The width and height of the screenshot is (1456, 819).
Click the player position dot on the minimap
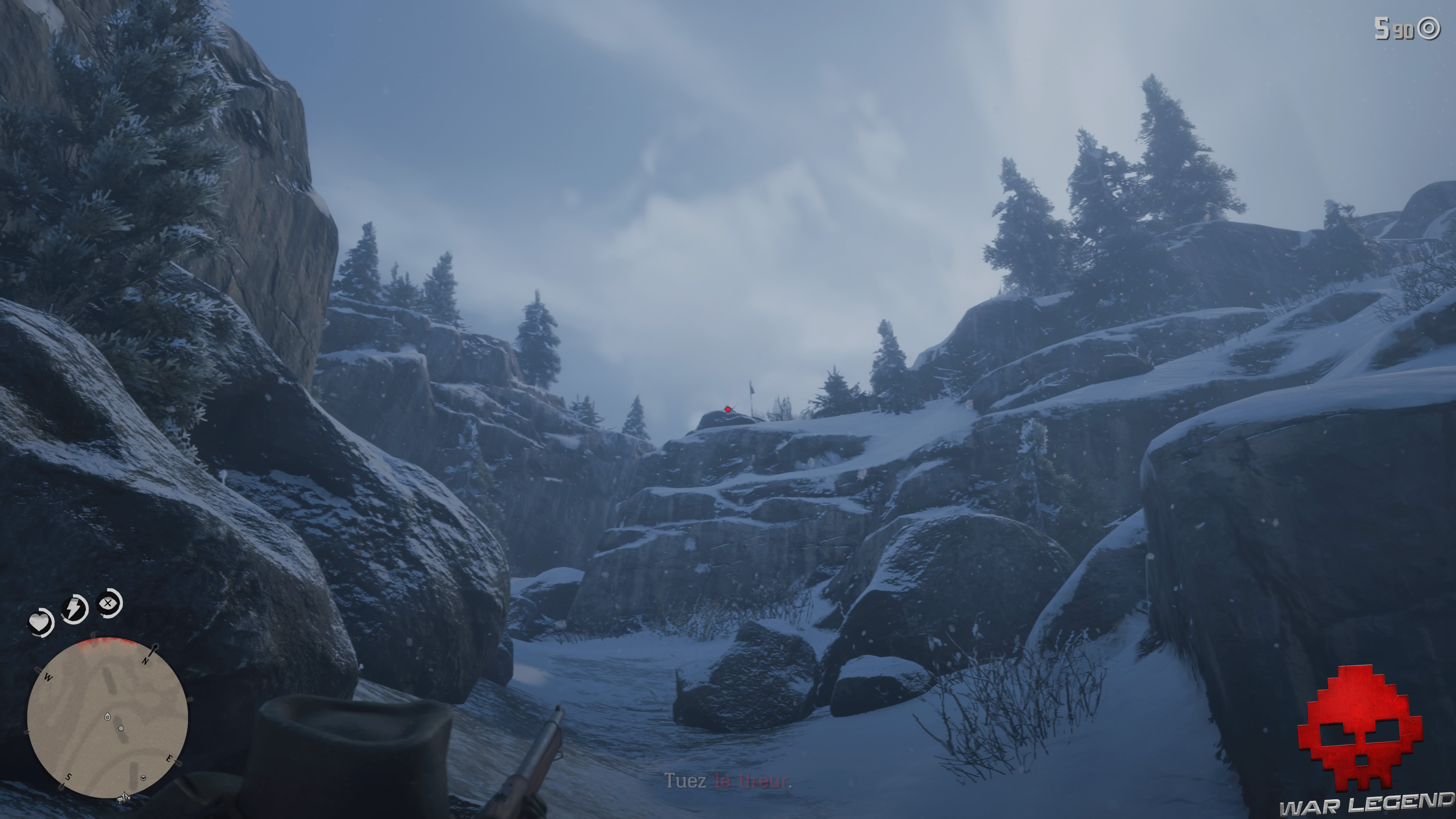(x=121, y=728)
